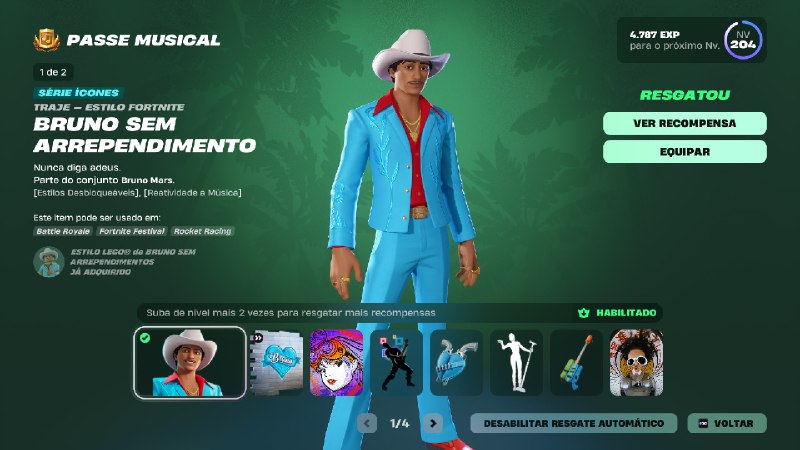Image resolution: width=800 pixels, height=450 pixels.
Task: Select the Bruno cowboy outfit reward tile
Action: pos(190,362)
